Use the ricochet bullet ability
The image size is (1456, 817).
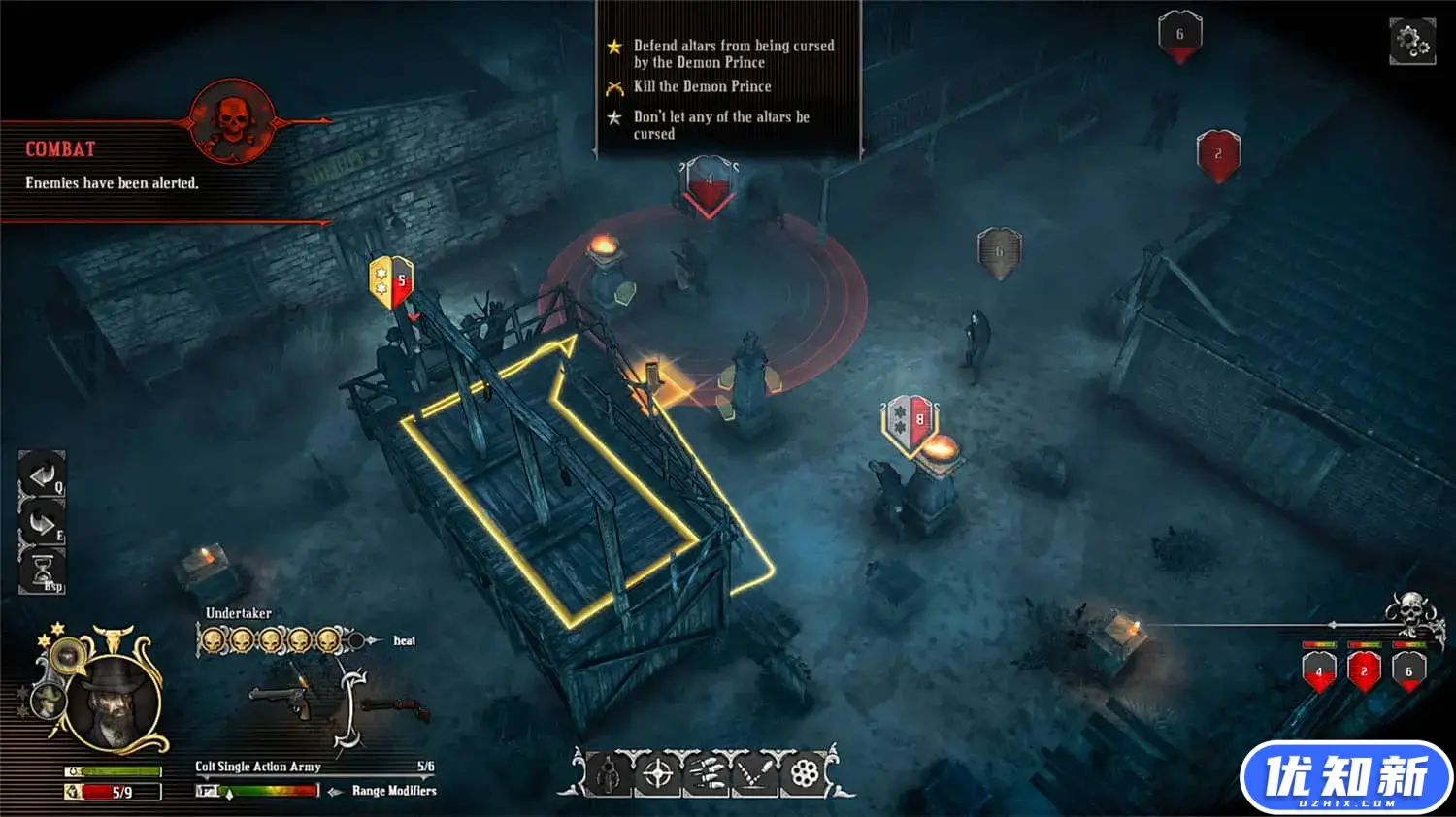(755, 773)
